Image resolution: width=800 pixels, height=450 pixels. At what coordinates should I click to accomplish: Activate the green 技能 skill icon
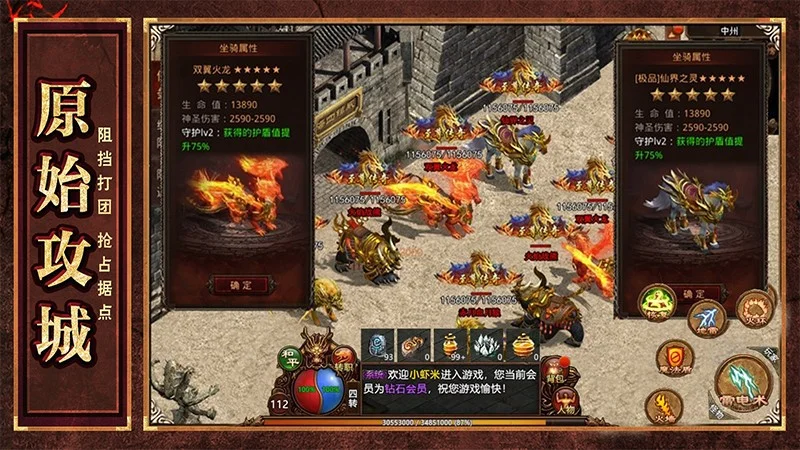[657, 303]
